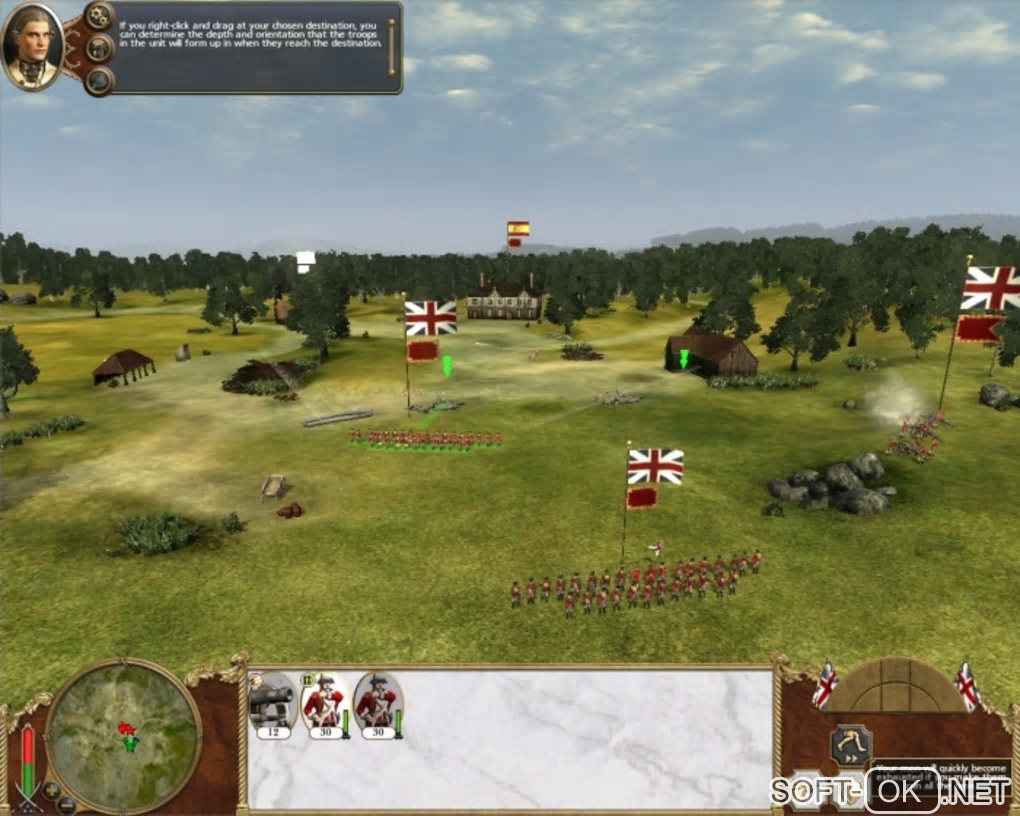Click the advisor portrait
The image size is (1020, 816).
(x=33, y=45)
